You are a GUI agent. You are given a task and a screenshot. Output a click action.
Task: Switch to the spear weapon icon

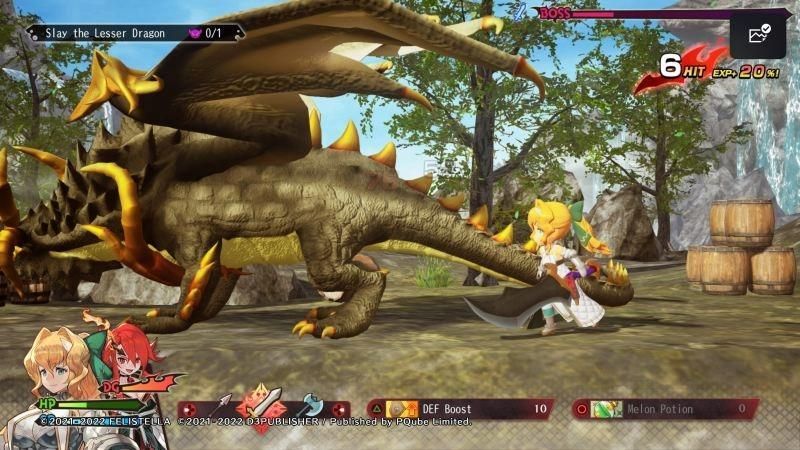click(220, 405)
